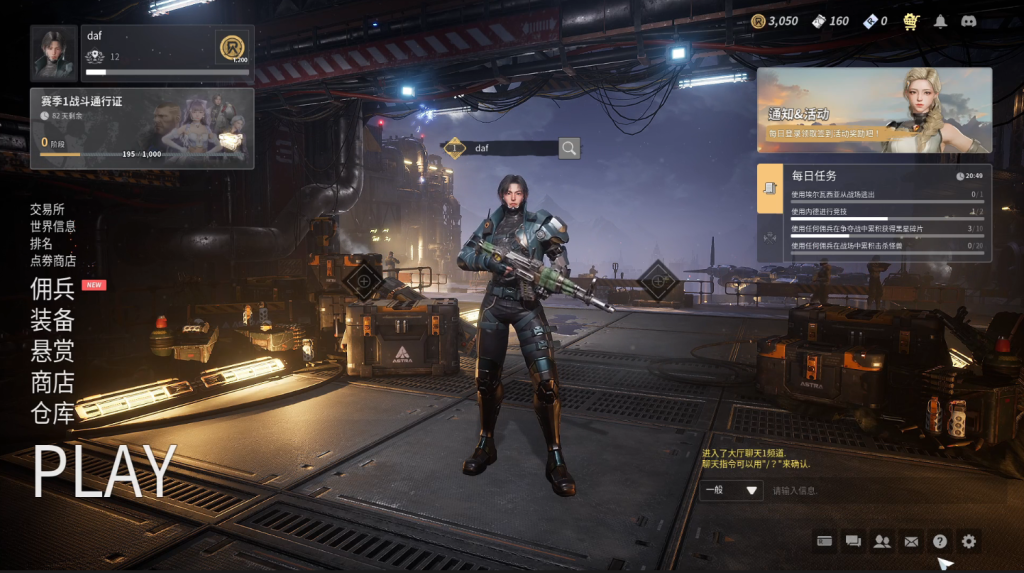Open the Discord link icon
This screenshot has width=1024, height=573.
click(968, 21)
